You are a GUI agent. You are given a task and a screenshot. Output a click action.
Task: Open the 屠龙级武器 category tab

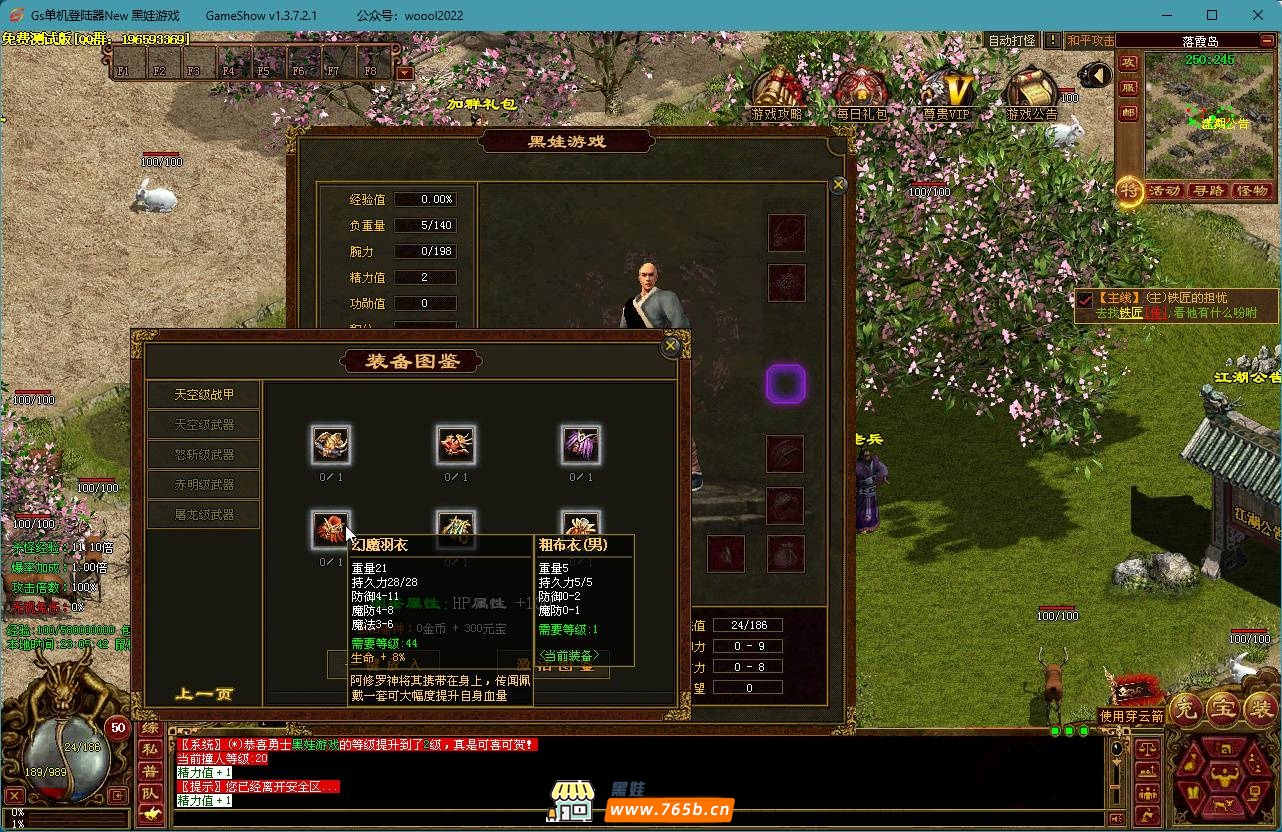(204, 514)
